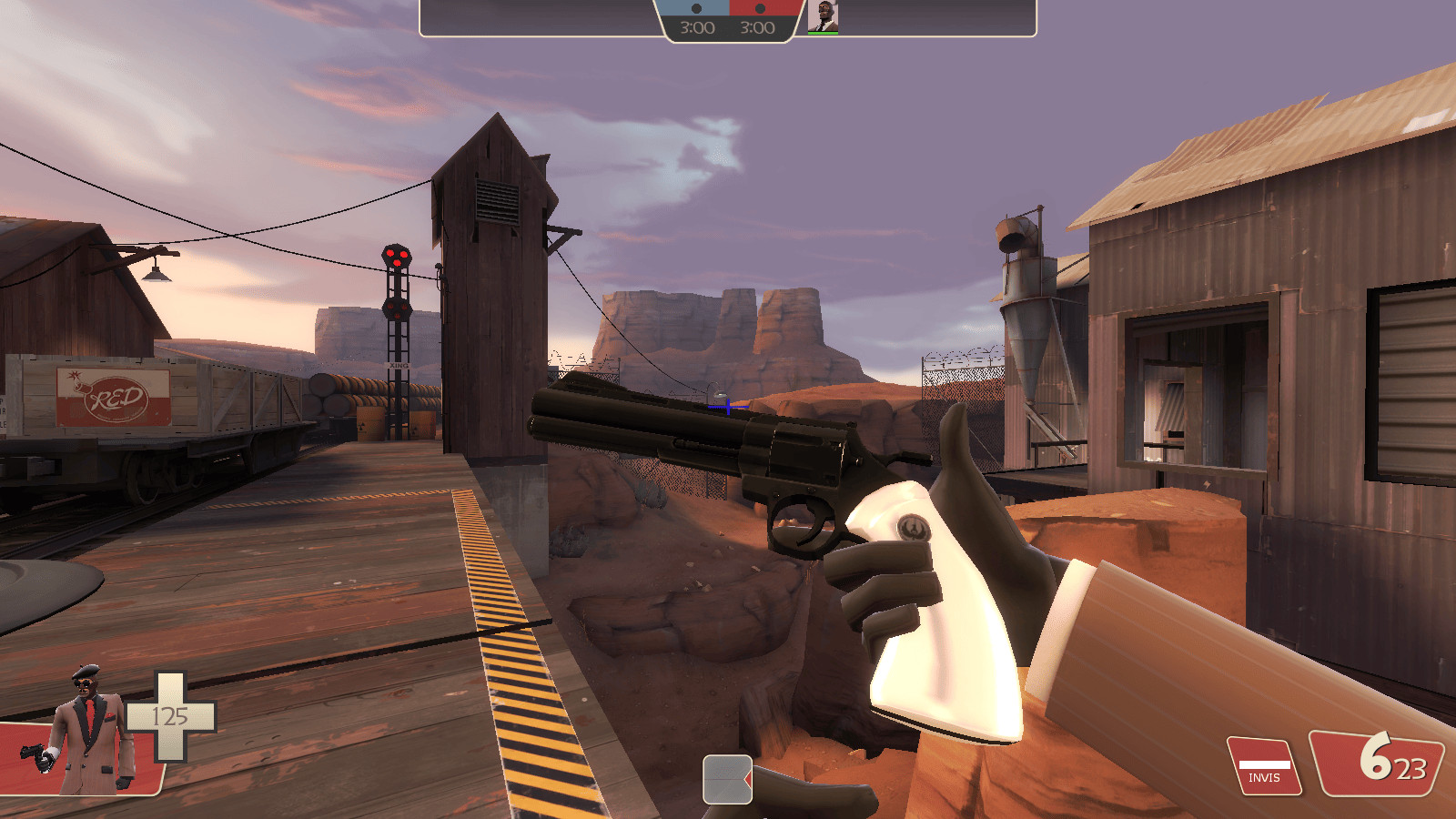Click the white INVIS progress bar
Image resolution: width=1456 pixels, height=819 pixels.
(1265, 764)
